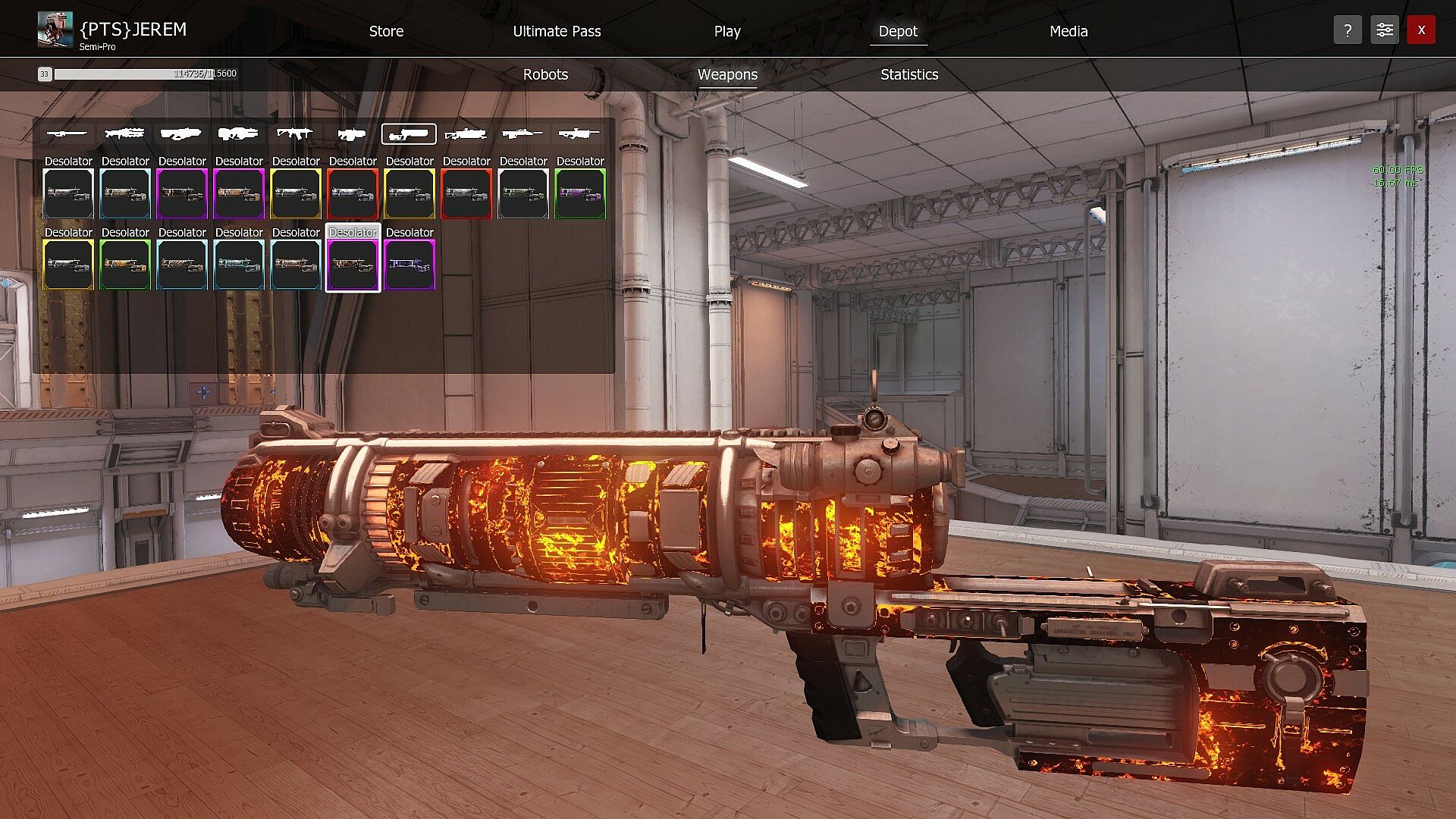Image resolution: width=1456 pixels, height=819 pixels.
Task: Open settings via the sliders icon
Action: click(1384, 30)
